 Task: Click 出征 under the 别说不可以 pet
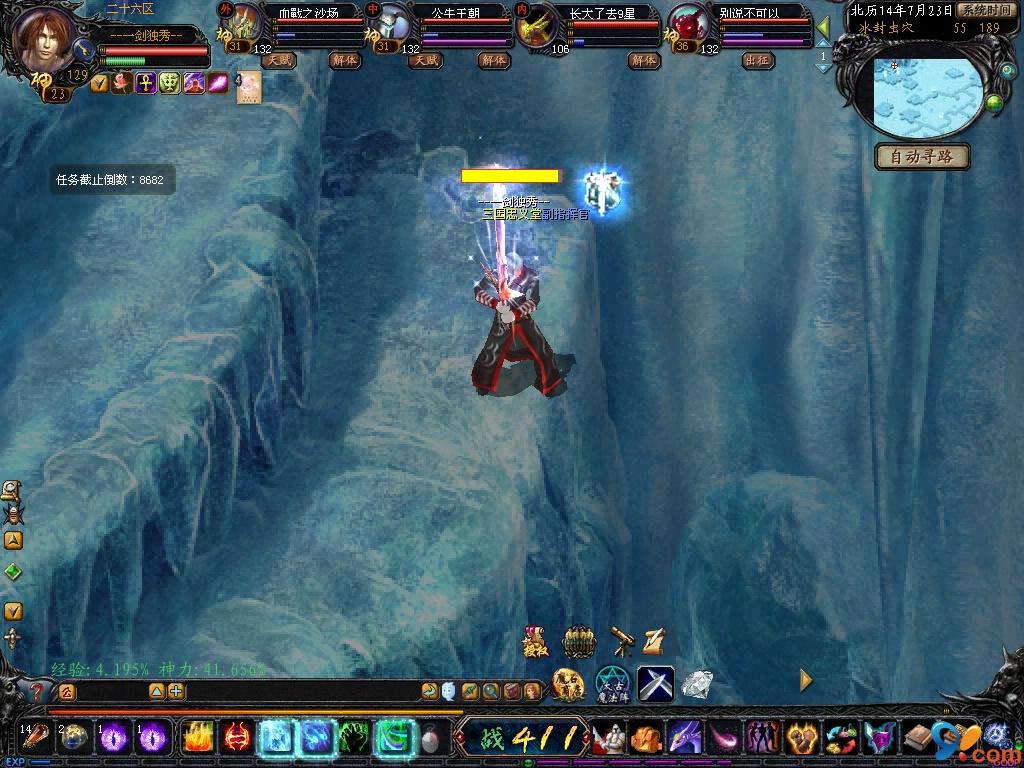[758, 60]
